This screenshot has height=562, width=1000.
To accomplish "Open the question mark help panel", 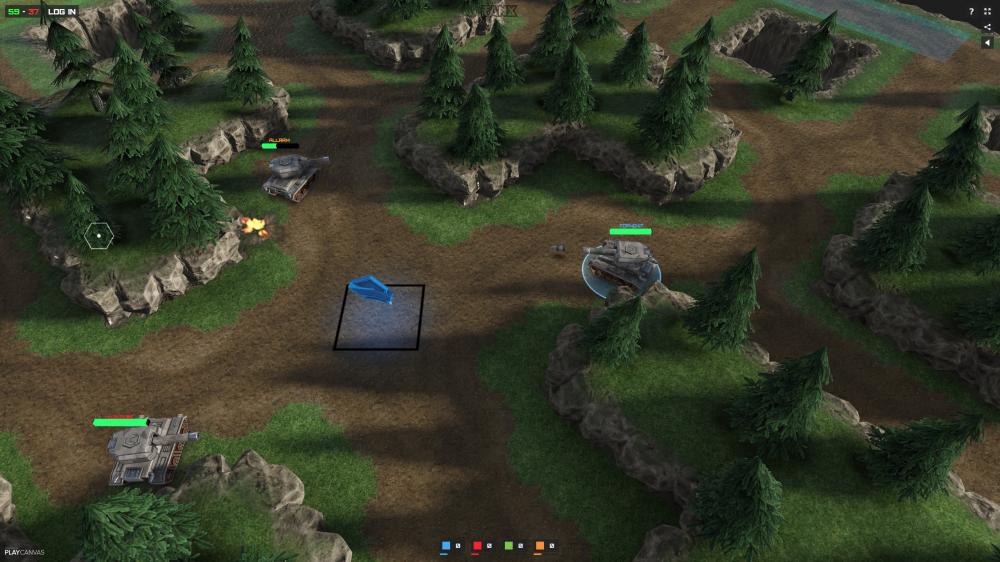I will coord(971,11).
